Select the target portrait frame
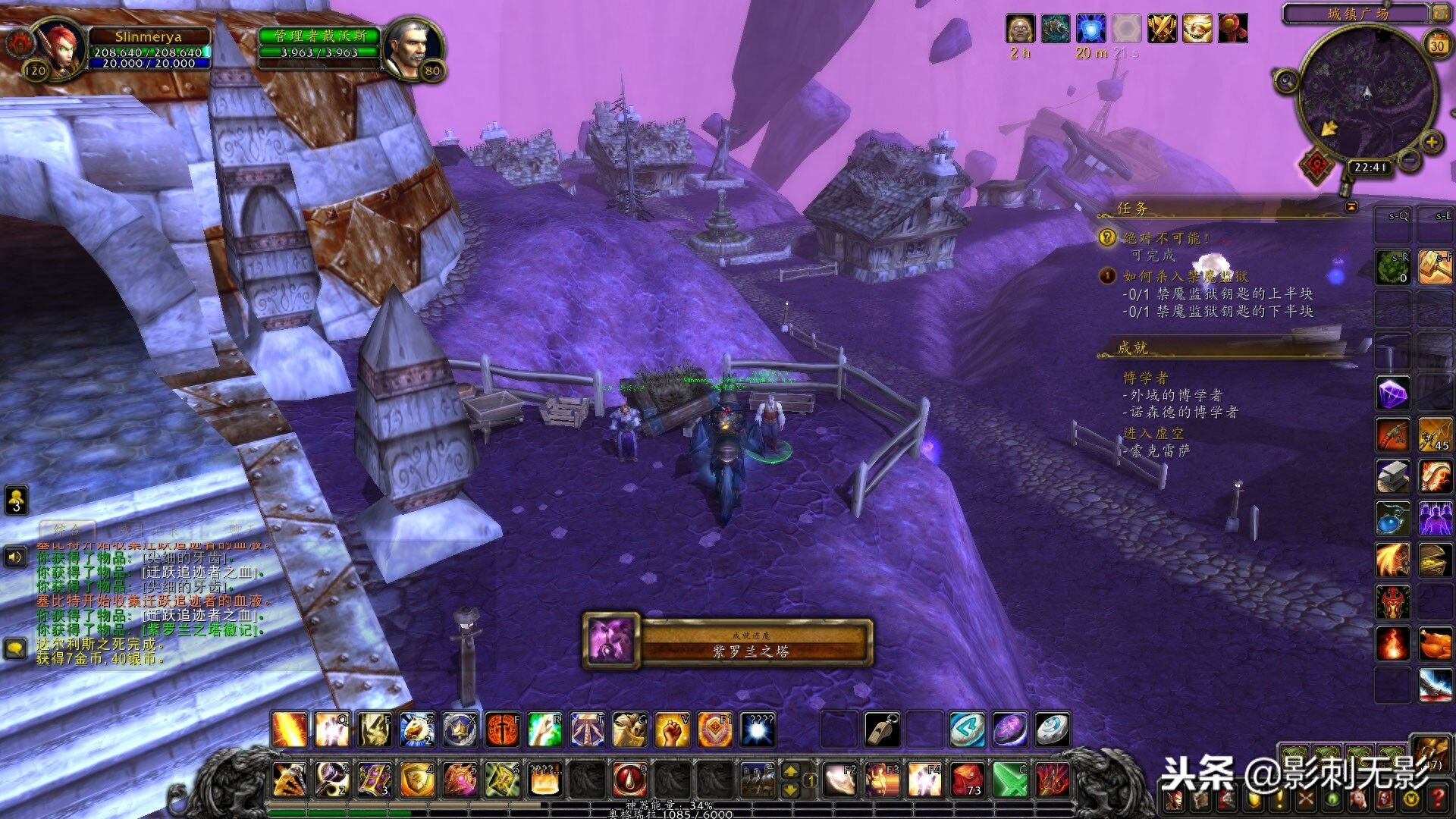1456x819 pixels. pyautogui.click(x=409, y=49)
